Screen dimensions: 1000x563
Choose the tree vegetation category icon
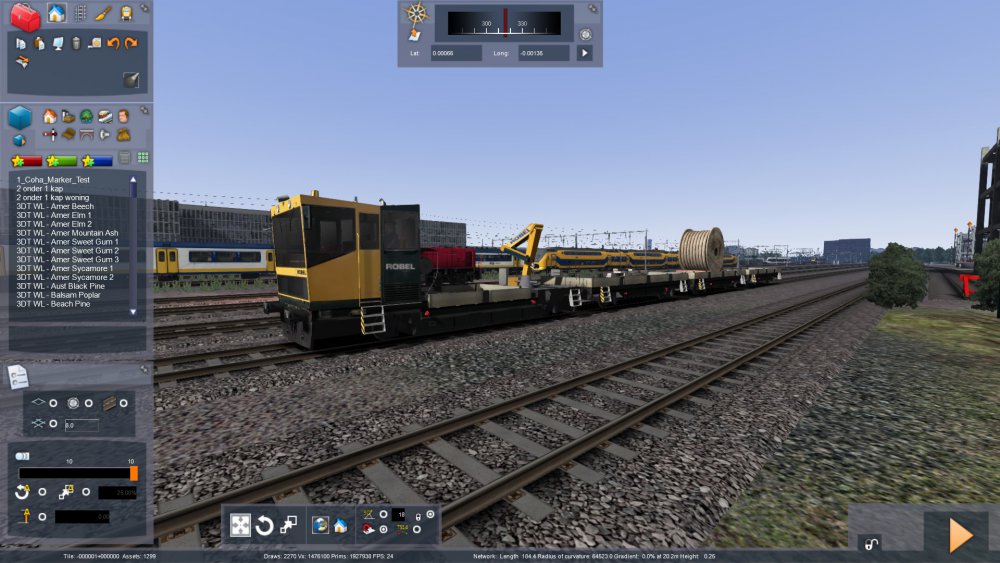pos(86,116)
